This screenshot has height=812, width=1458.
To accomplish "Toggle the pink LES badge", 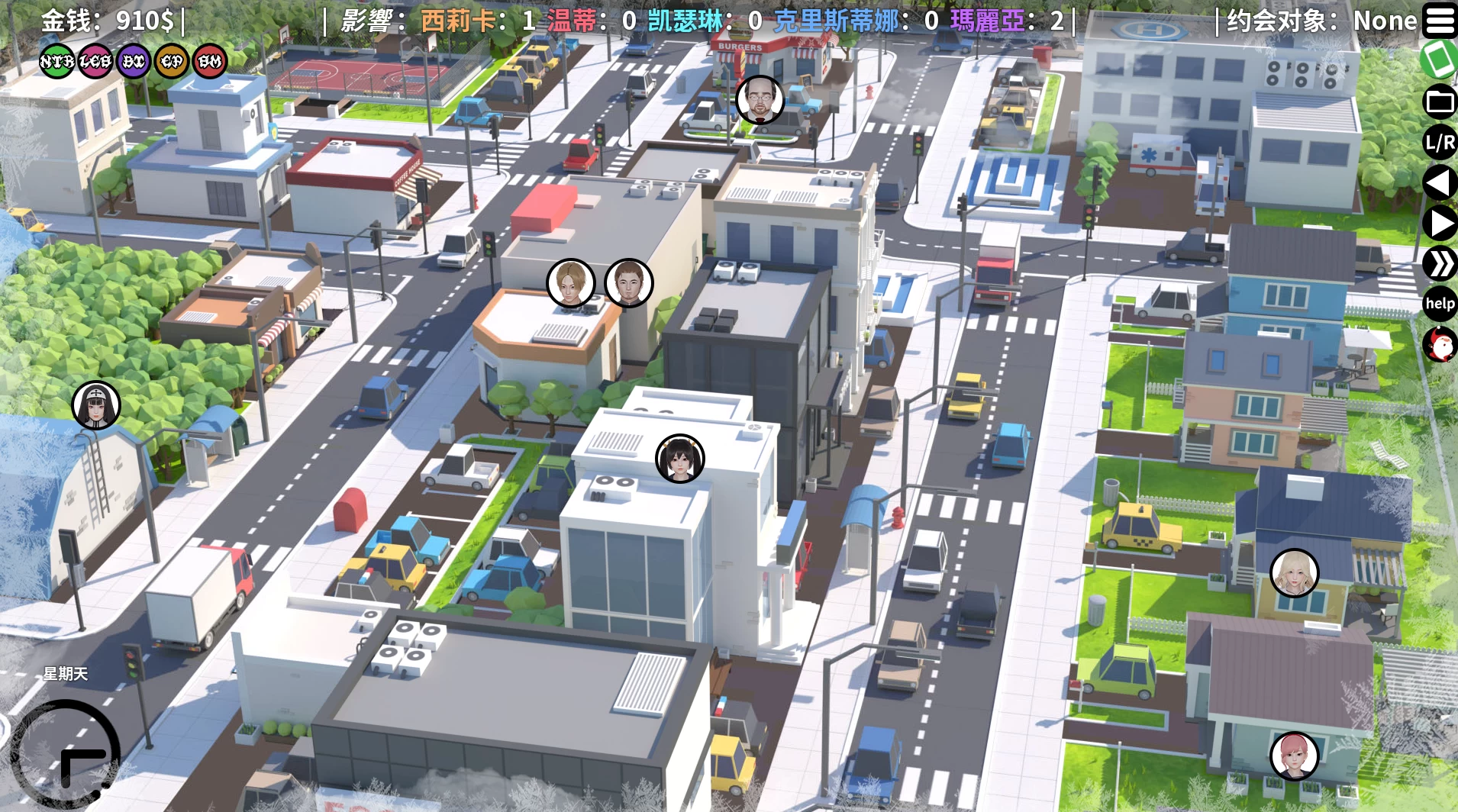I will pos(95,61).
